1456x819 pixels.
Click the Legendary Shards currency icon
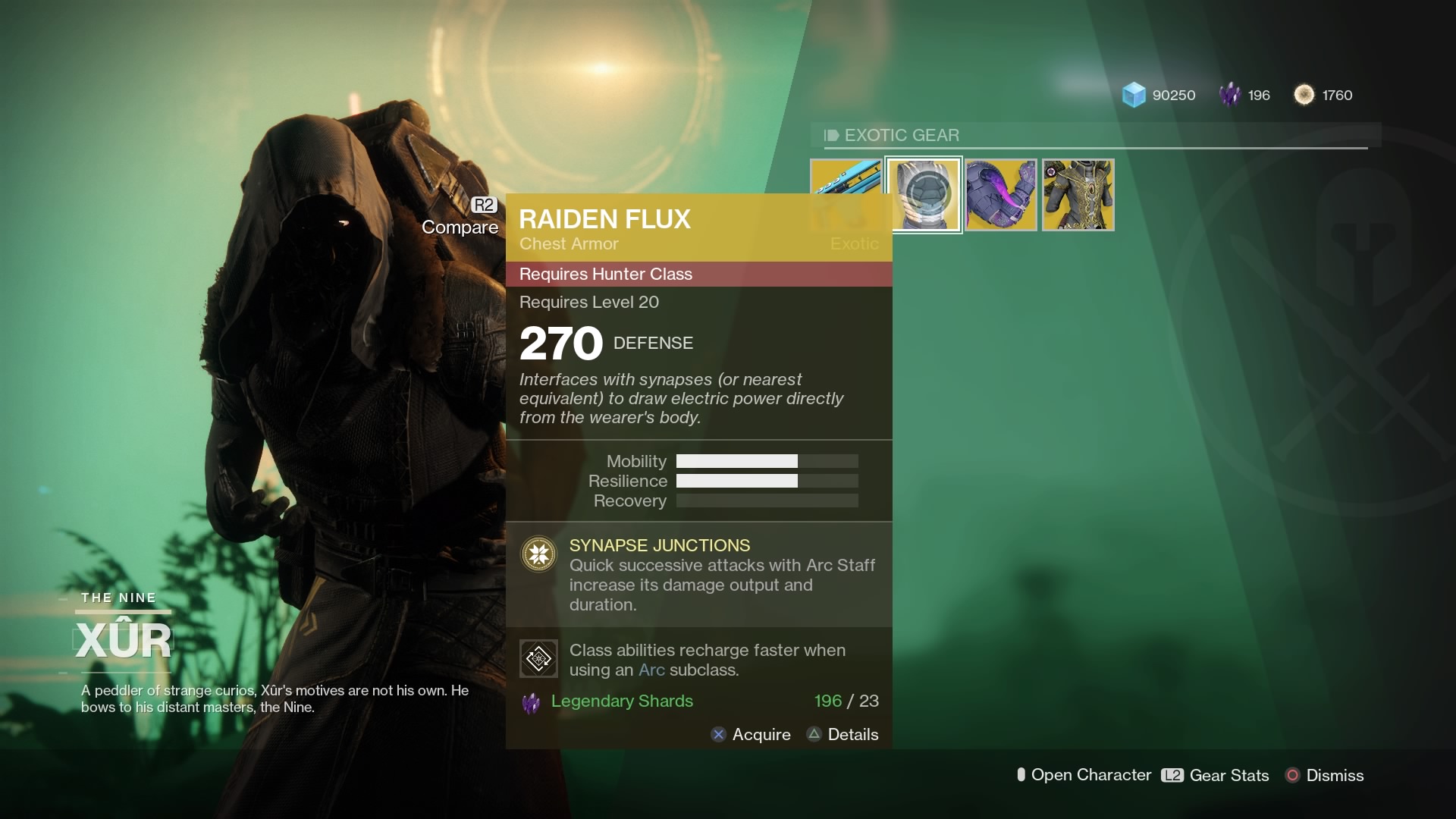1230,95
